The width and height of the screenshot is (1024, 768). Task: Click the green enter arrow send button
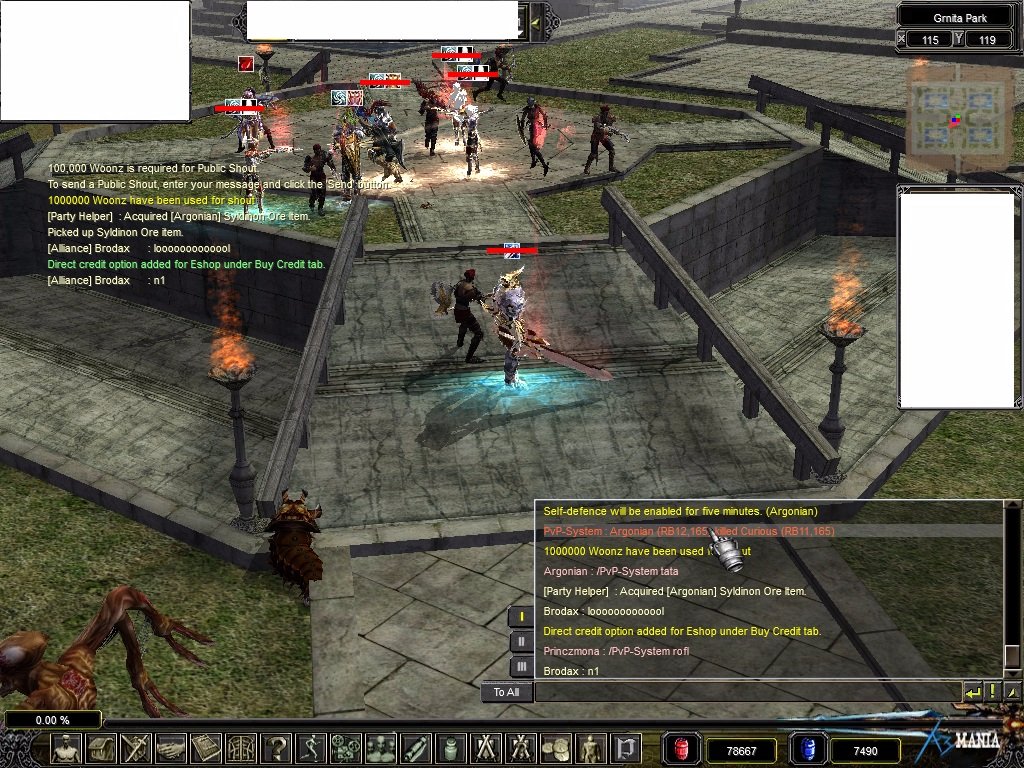click(972, 692)
